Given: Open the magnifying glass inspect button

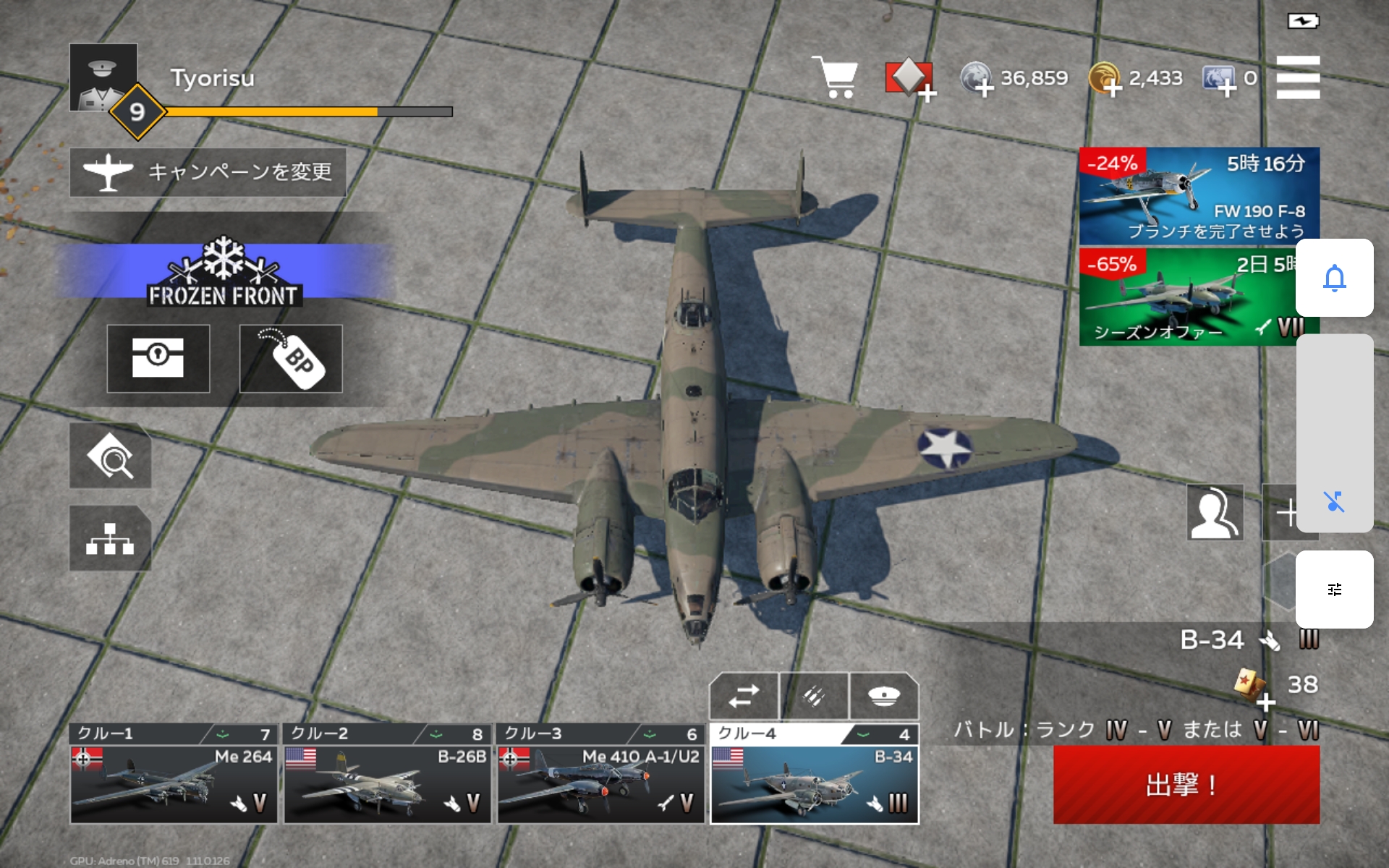Looking at the screenshot, I should tap(110, 456).
